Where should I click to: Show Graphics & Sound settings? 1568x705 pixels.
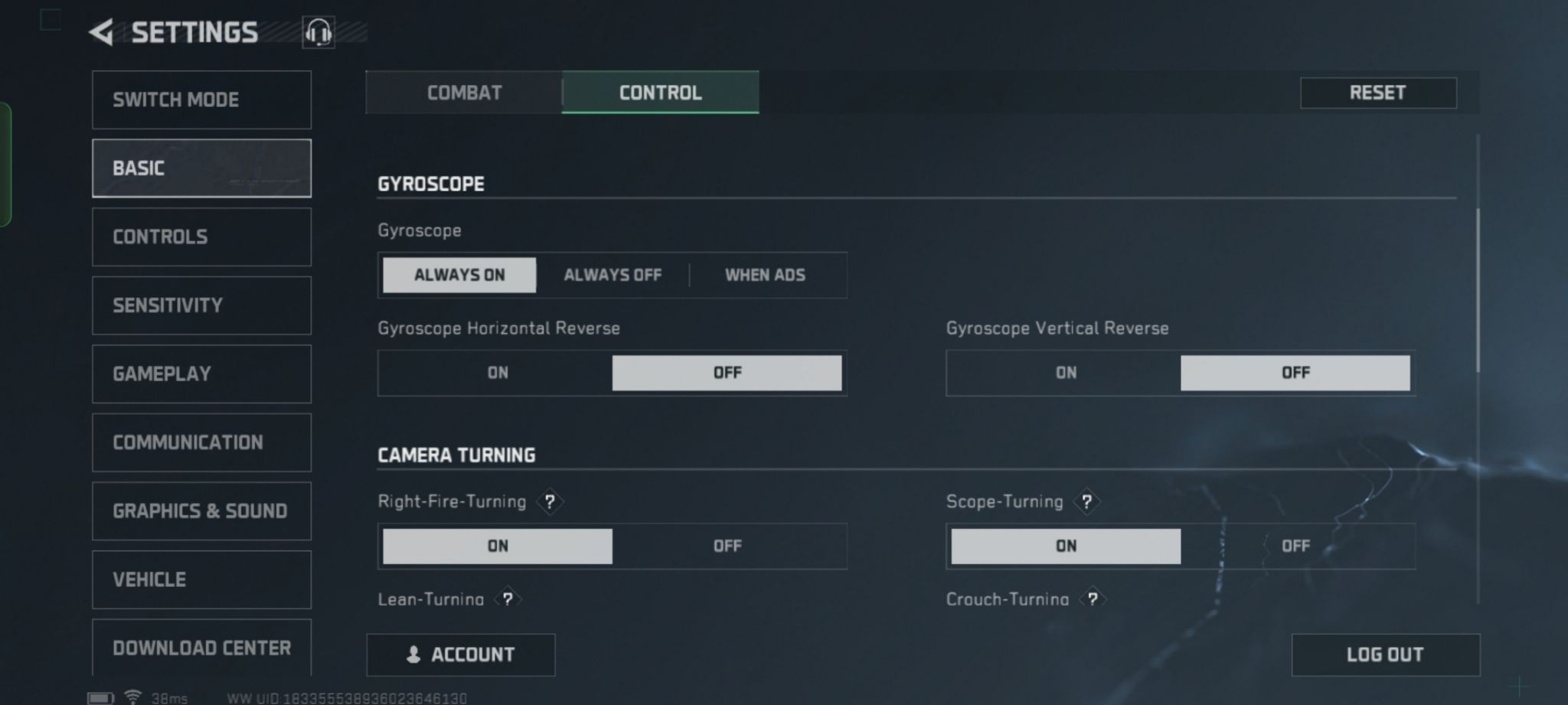(x=201, y=511)
